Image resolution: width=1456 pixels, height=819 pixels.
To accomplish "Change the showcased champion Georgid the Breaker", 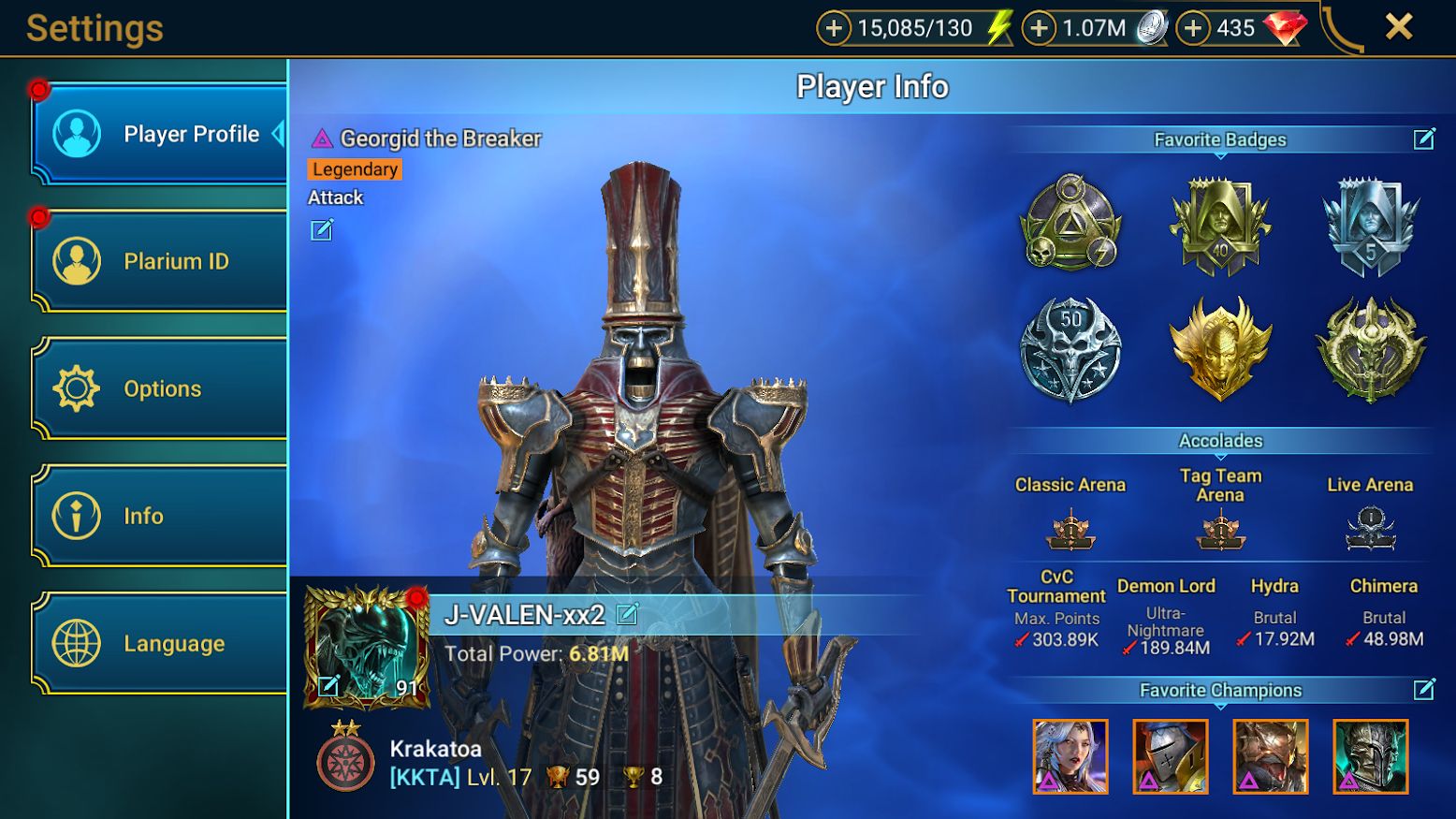I will [x=322, y=230].
